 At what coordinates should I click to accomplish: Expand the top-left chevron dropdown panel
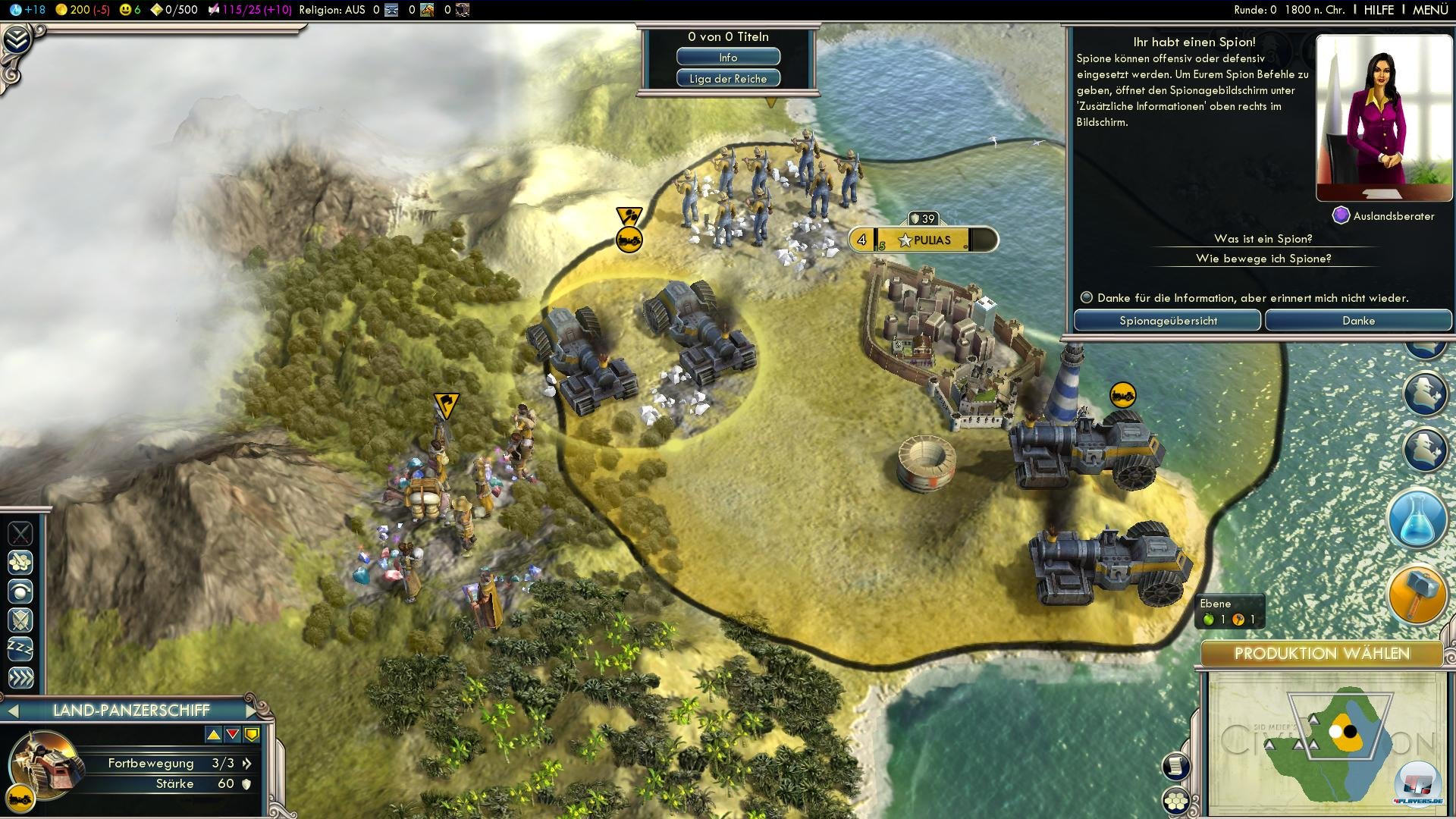click(17, 39)
